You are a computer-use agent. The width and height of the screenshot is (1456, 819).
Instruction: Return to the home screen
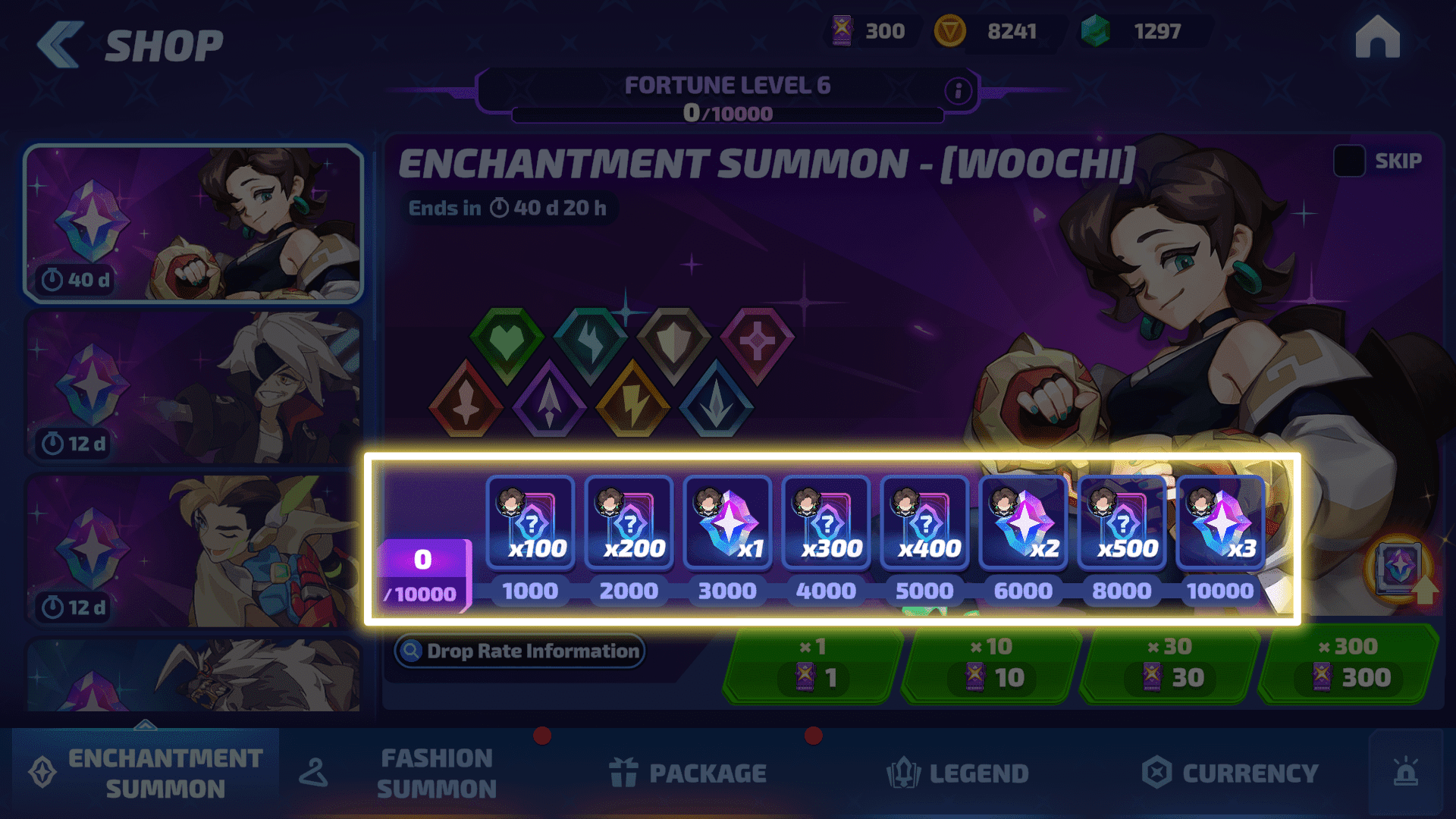click(x=1377, y=38)
